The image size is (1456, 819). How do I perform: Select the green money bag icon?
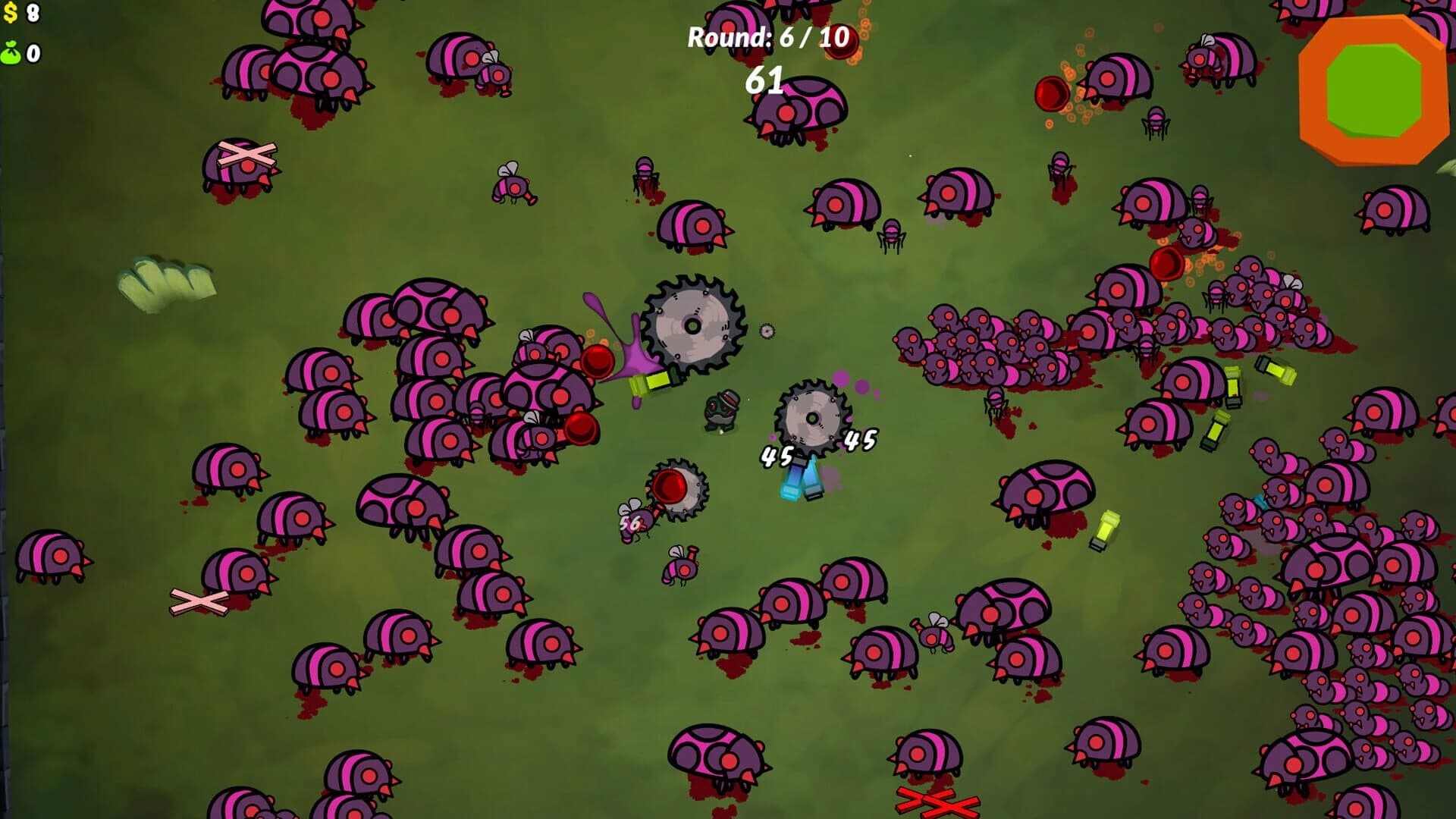(x=11, y=52)
